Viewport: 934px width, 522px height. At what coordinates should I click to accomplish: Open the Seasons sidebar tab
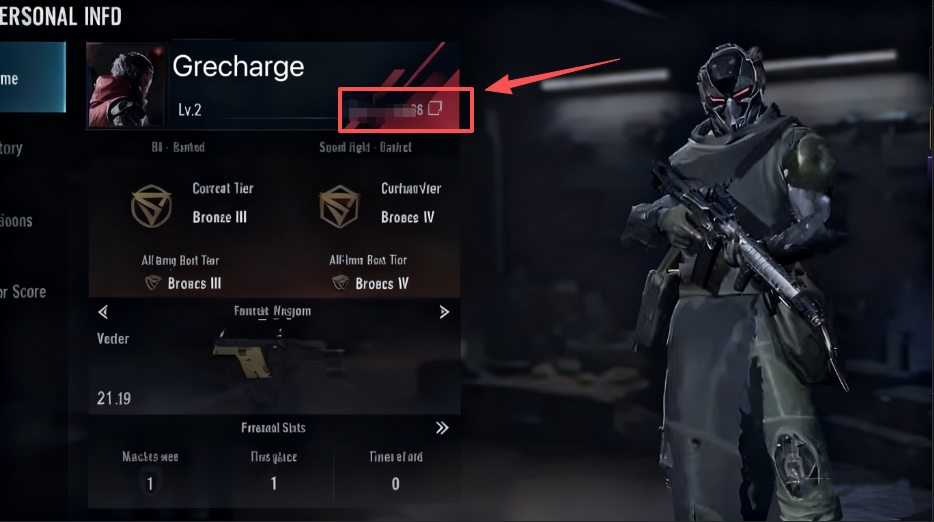coord(20,221)
